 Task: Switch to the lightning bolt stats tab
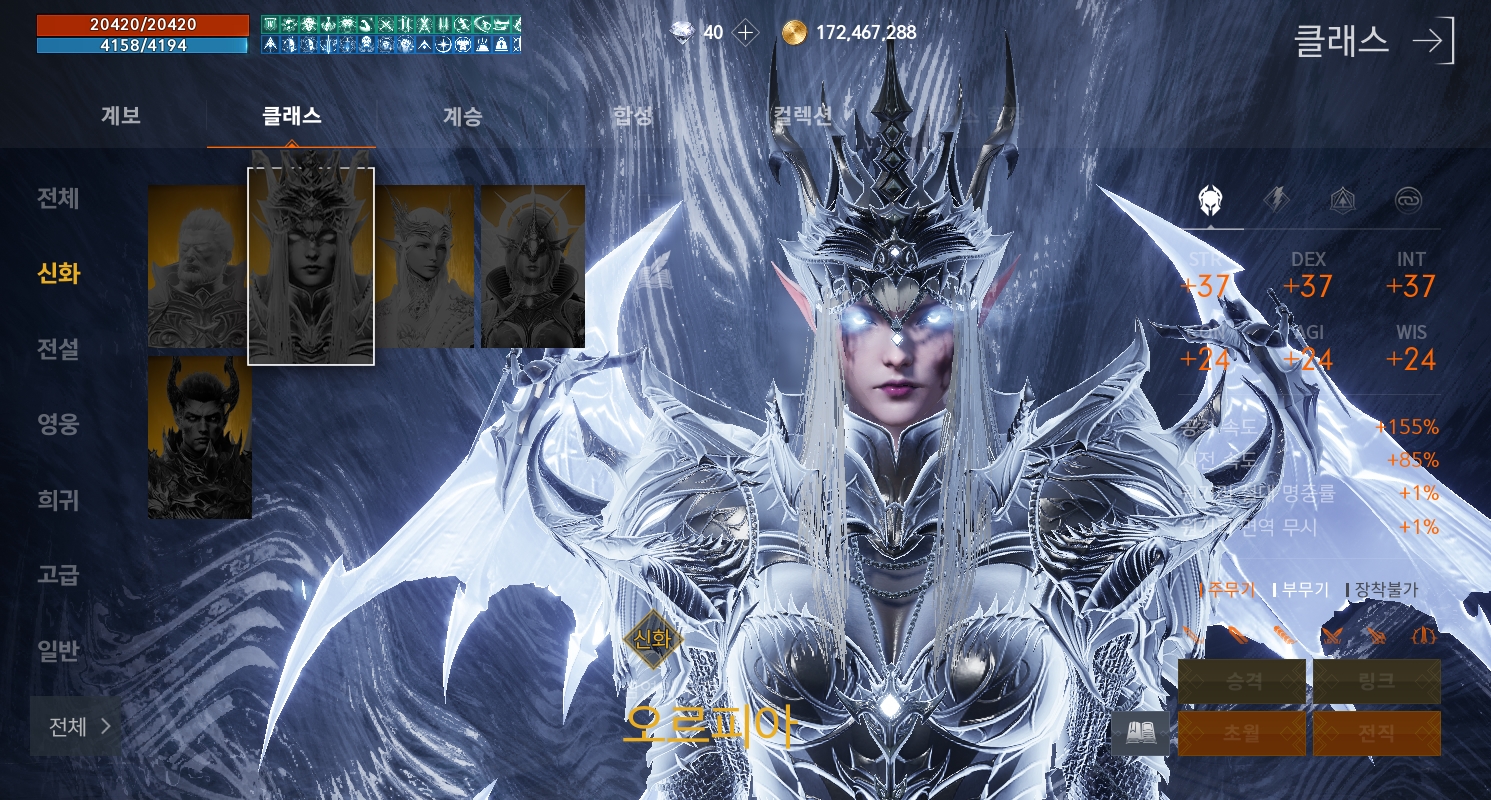coord(1276,200)
